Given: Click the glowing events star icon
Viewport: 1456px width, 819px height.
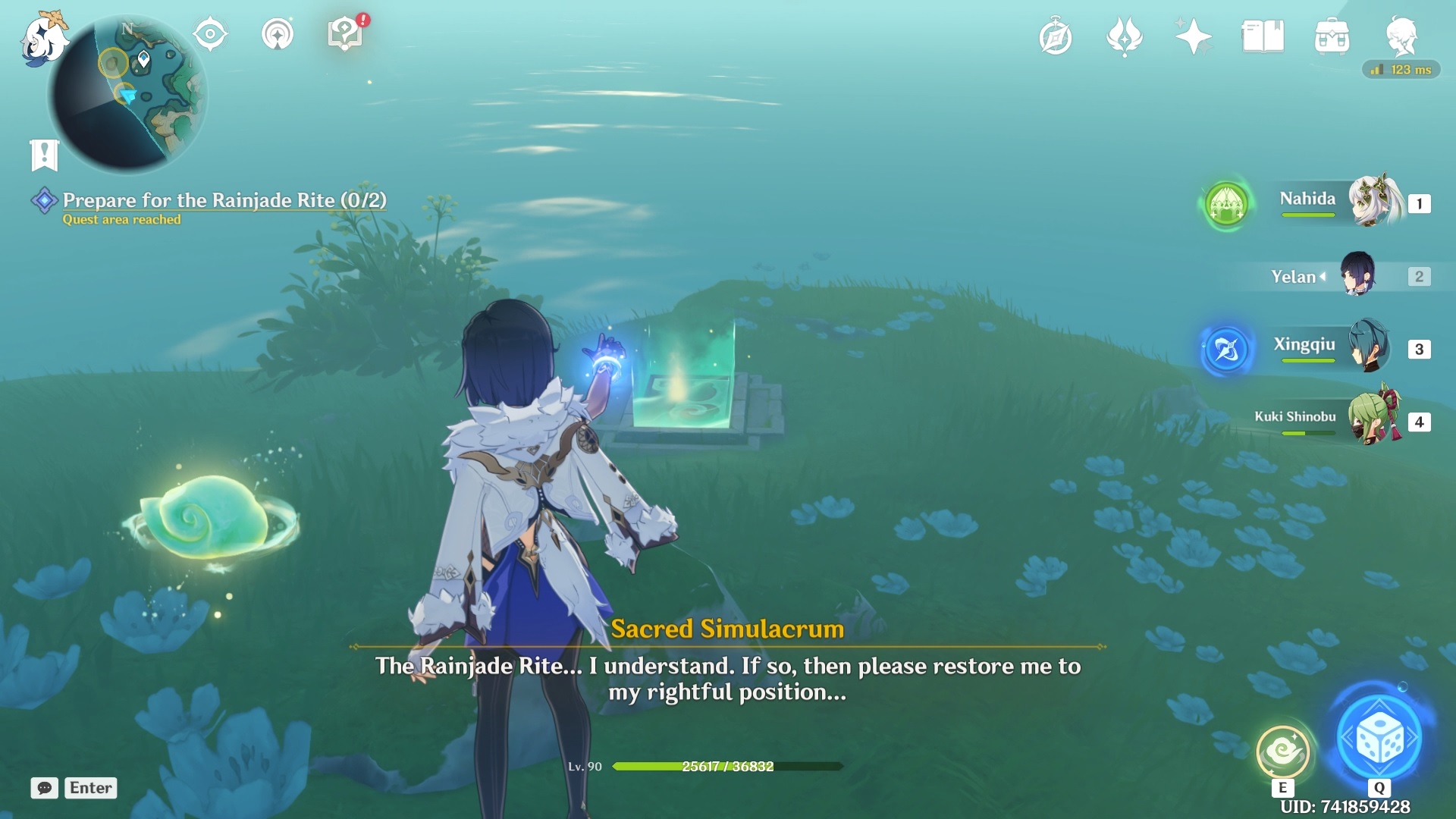Looking at the screenshot, I should pos(1193,36).
